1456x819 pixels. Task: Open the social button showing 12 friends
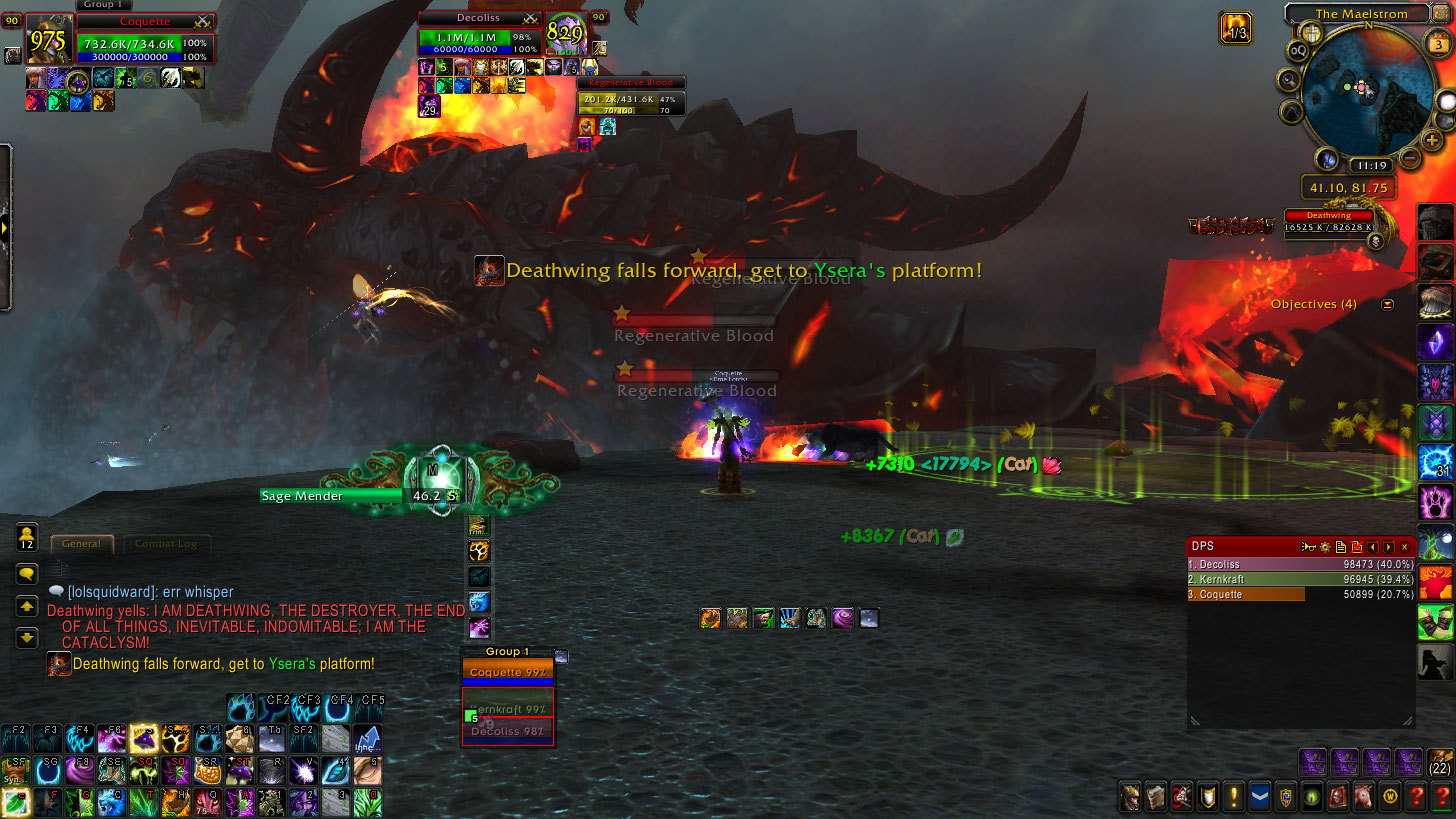[27, 538]
